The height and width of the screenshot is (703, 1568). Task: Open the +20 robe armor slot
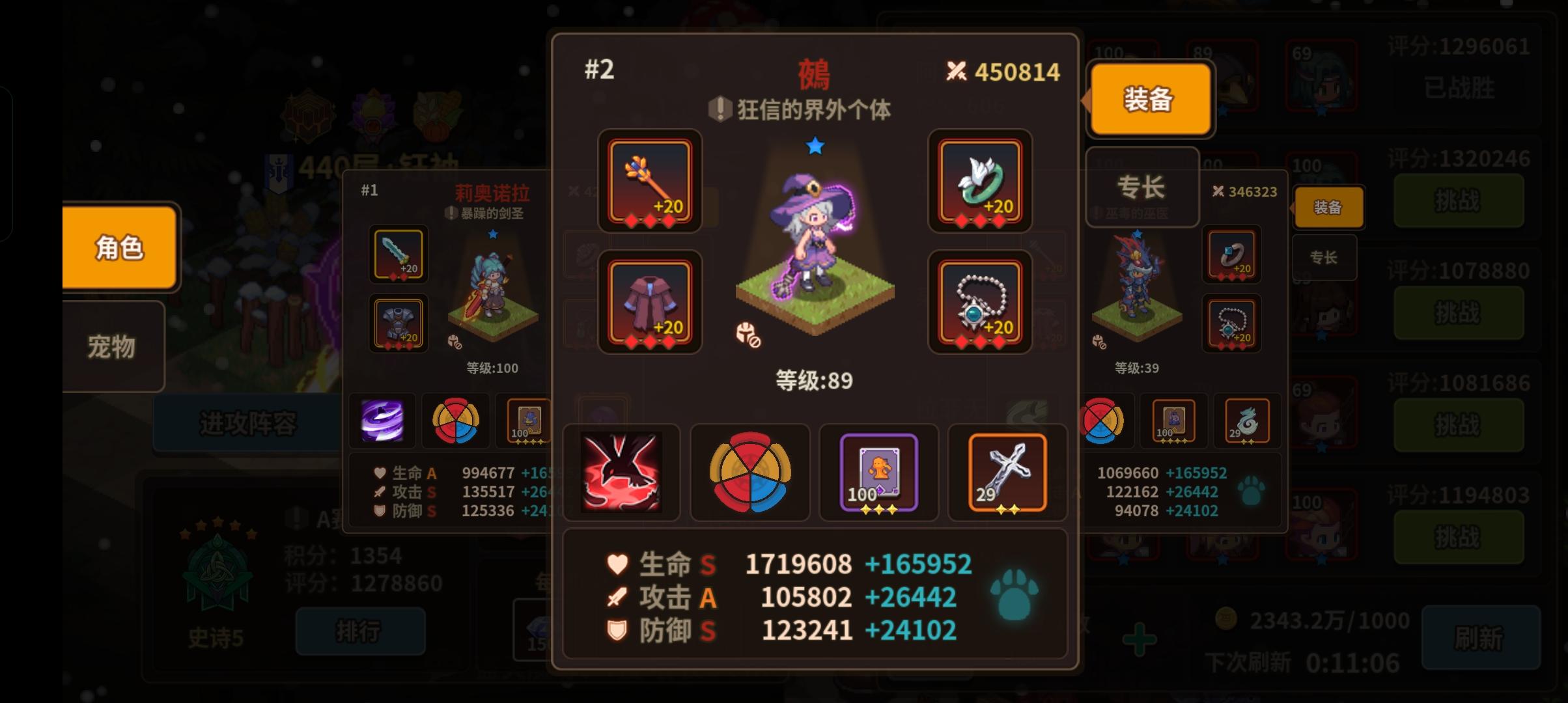coord(649,301)
